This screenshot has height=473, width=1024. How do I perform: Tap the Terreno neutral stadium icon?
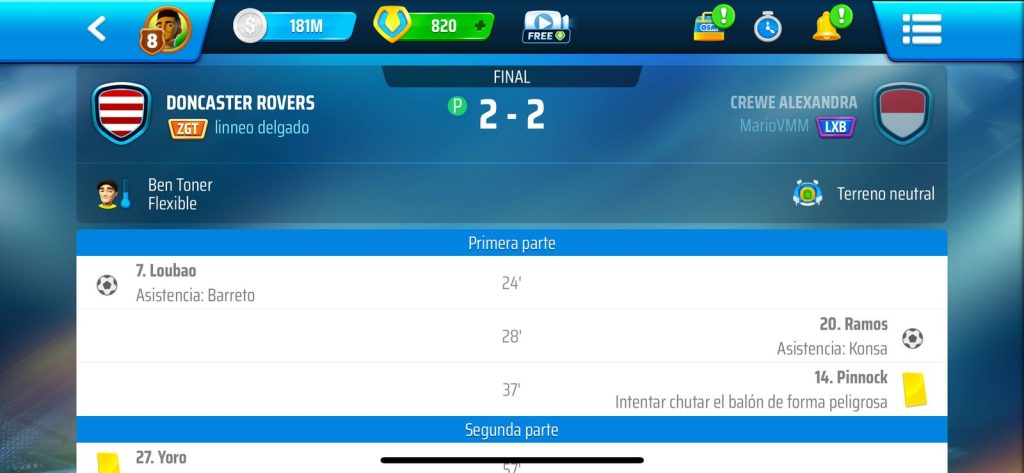[807, 193]
